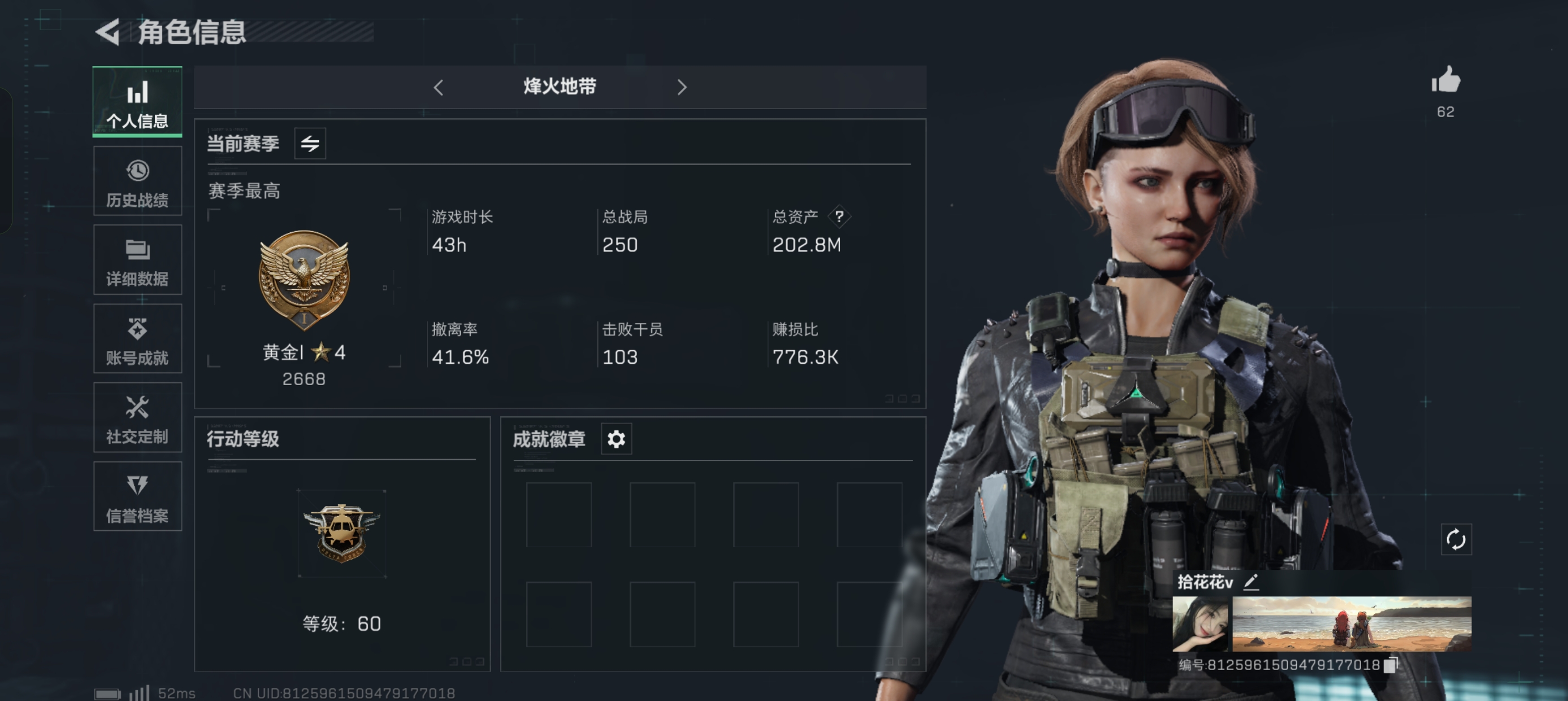Switch to the 详细数据 tab
This screenshot has width=1568, height=701.
click(x=137, y=261)
